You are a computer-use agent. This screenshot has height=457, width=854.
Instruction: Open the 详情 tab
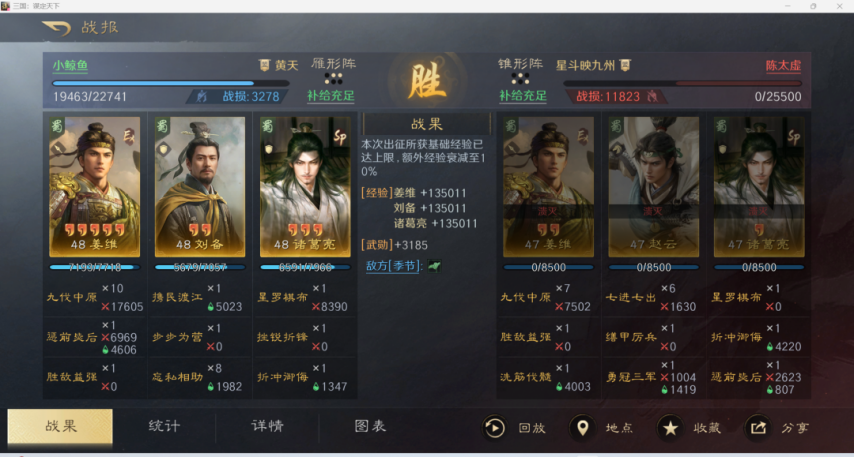[267, 426]
